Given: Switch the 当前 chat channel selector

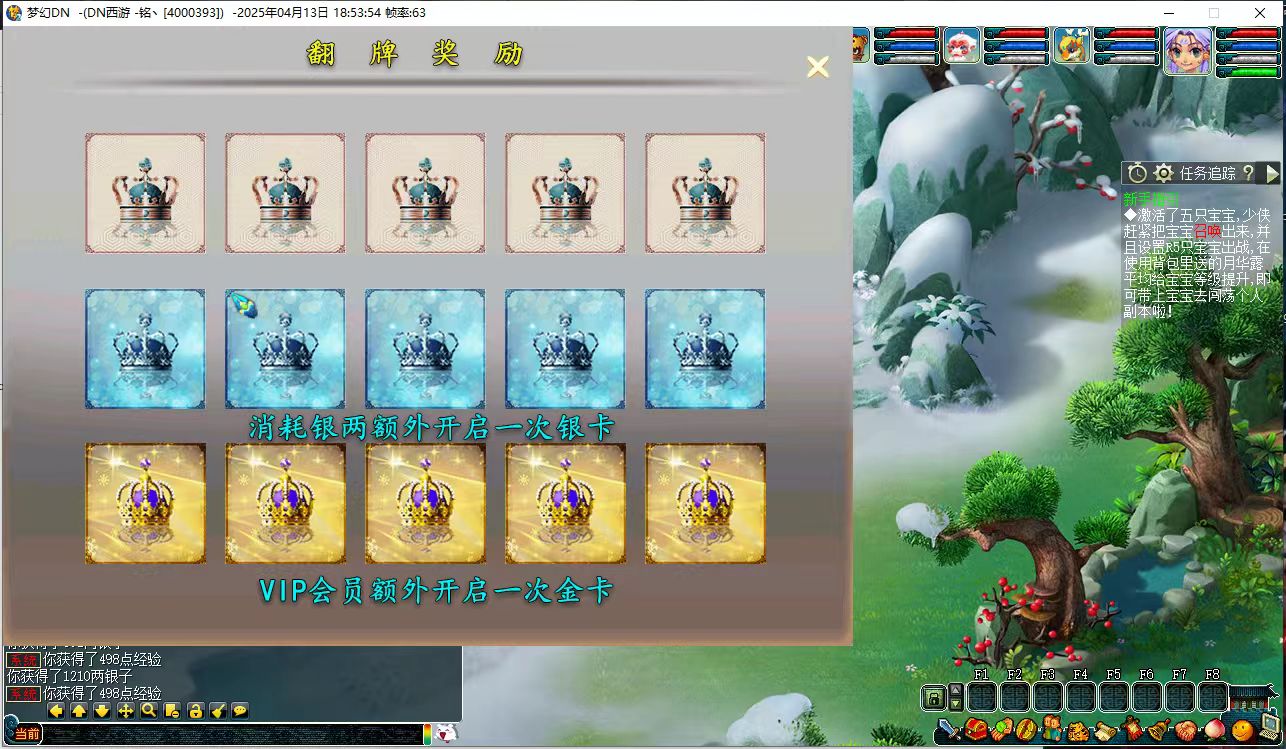Looking at the screenshot, I should pos(27,734).
